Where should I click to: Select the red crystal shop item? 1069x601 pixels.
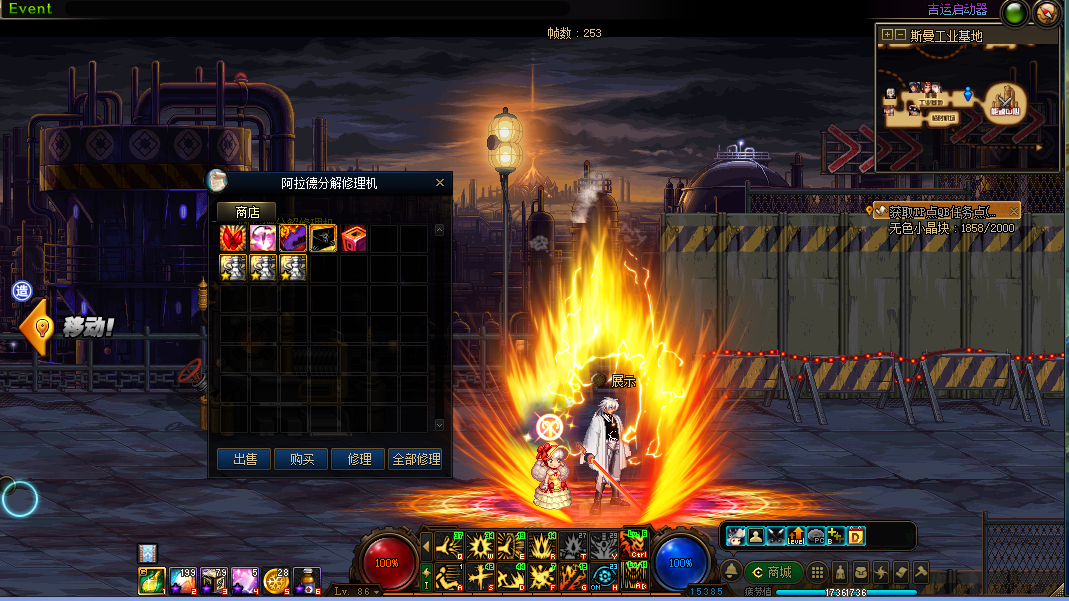tap(233, 238)
